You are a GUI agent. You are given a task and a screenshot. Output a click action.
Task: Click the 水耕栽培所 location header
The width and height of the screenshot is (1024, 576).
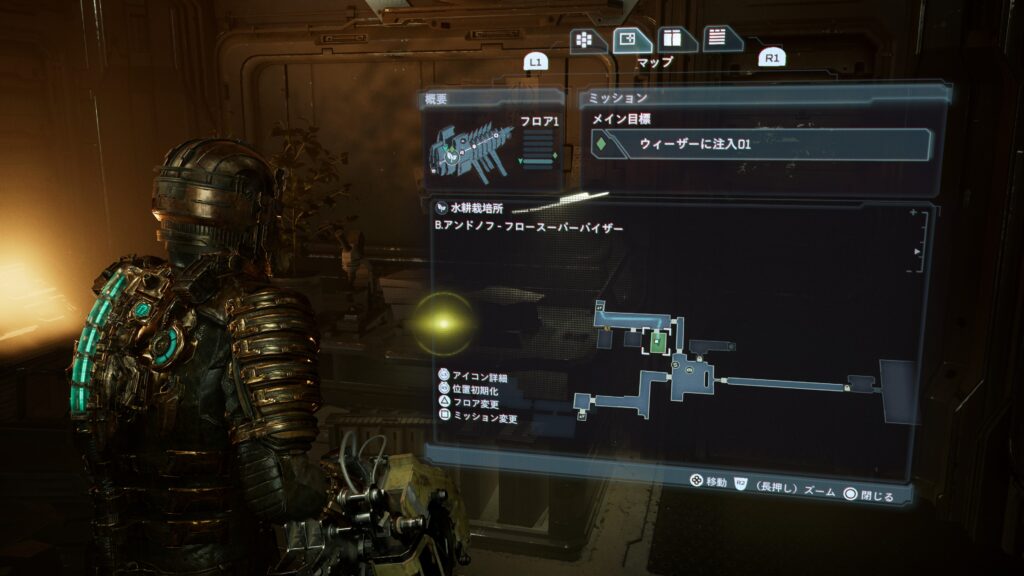coord(476,208)
